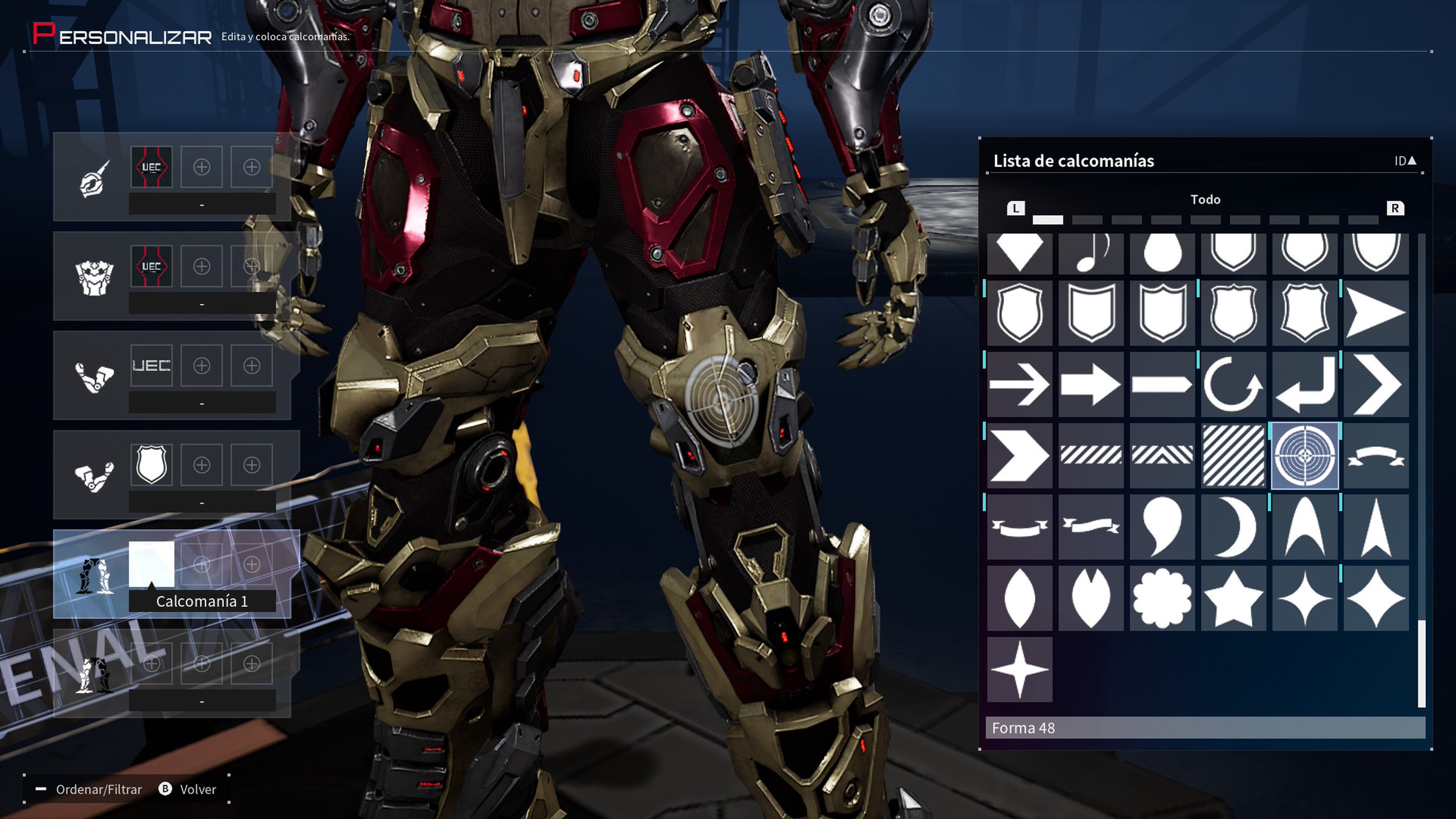
Task: Pick the ribbon banner decal shape
Action: [x=1376, y=457]
